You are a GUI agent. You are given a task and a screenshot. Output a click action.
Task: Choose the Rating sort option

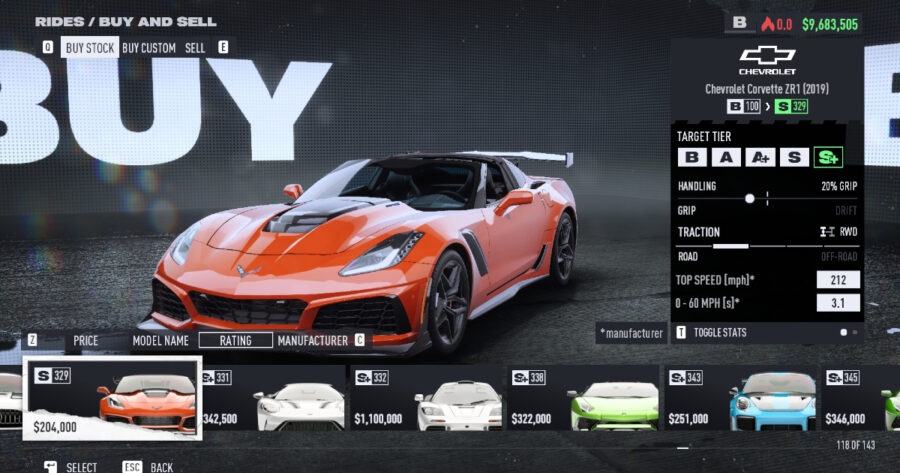click(x=235, y=340)
